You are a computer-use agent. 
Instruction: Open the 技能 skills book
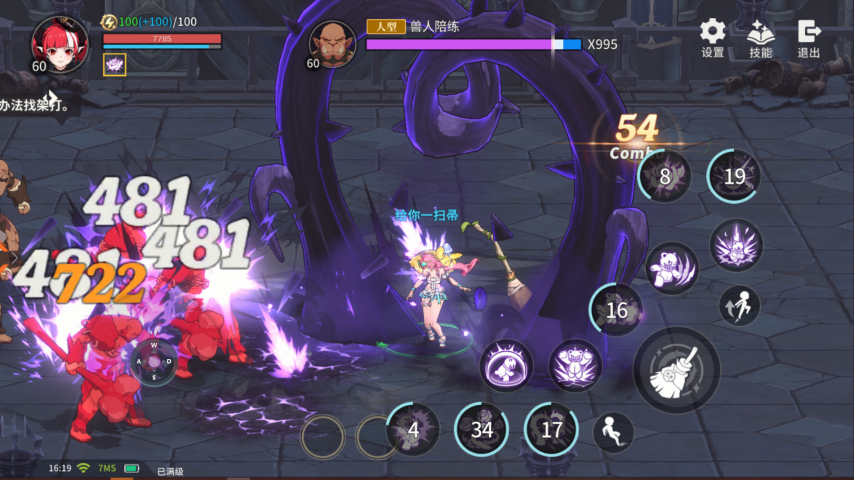coord(760,38)
